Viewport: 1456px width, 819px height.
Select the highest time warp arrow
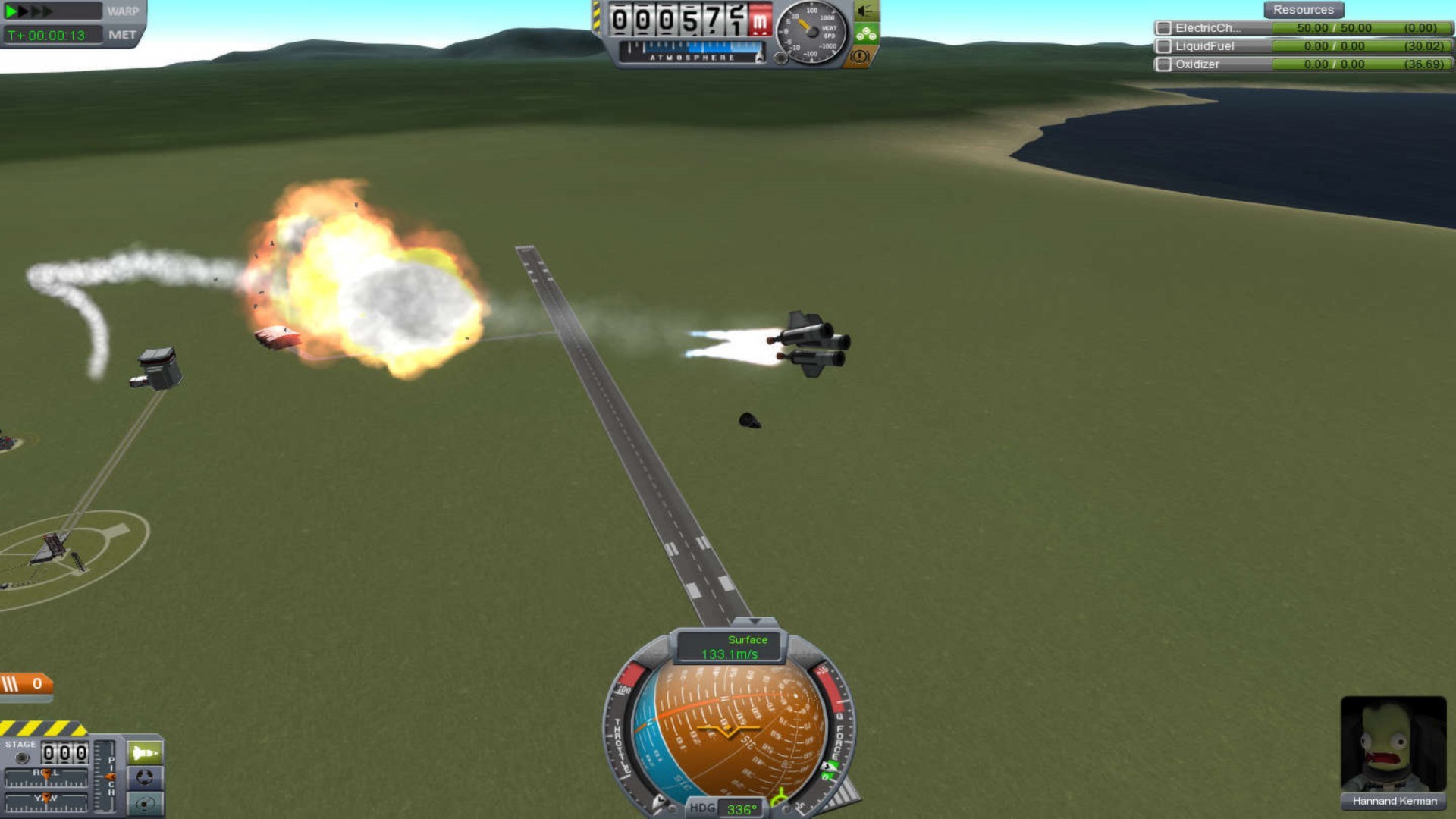coord(47,10)
